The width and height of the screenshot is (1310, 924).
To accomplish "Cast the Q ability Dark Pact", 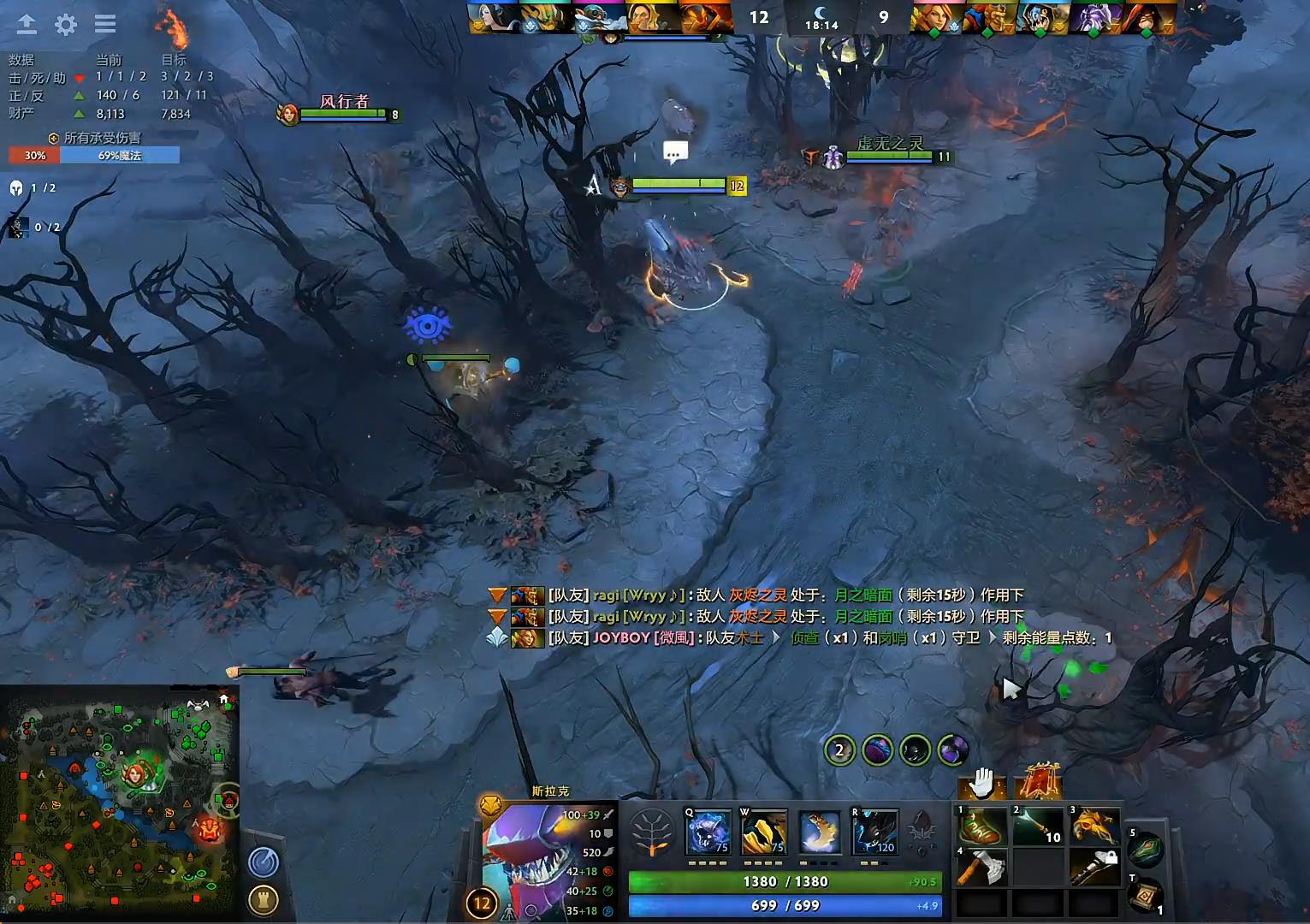I will click(x=708, y=832).
